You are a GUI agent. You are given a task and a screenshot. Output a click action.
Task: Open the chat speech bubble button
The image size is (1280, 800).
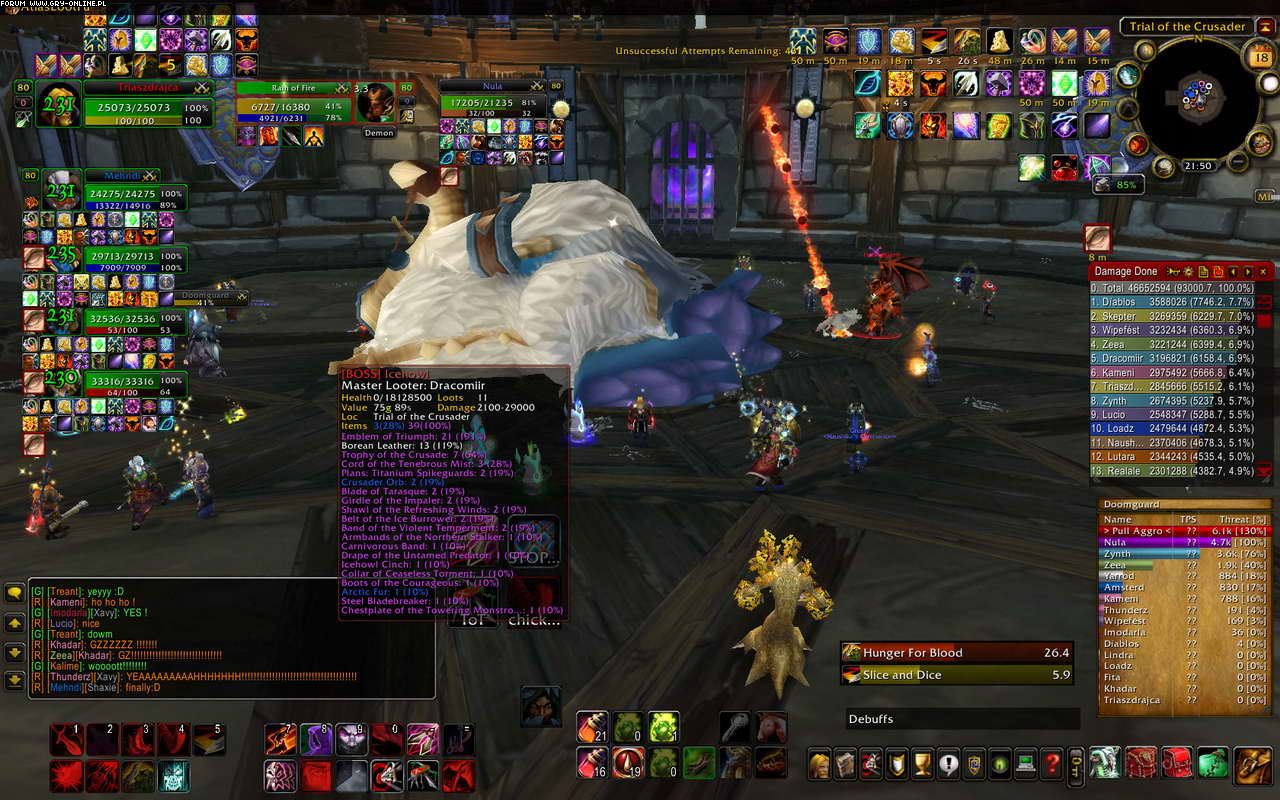point(15,593)
